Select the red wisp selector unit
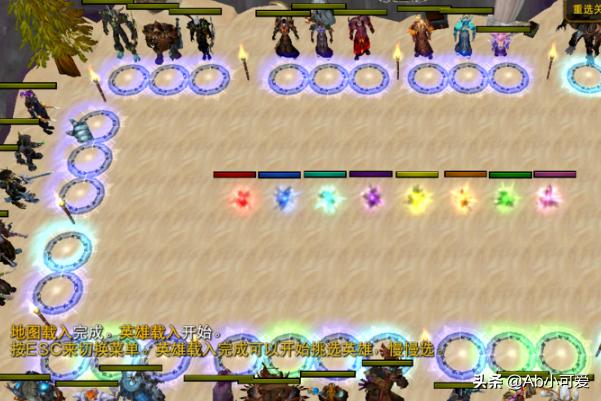 [x=240, y=199]
